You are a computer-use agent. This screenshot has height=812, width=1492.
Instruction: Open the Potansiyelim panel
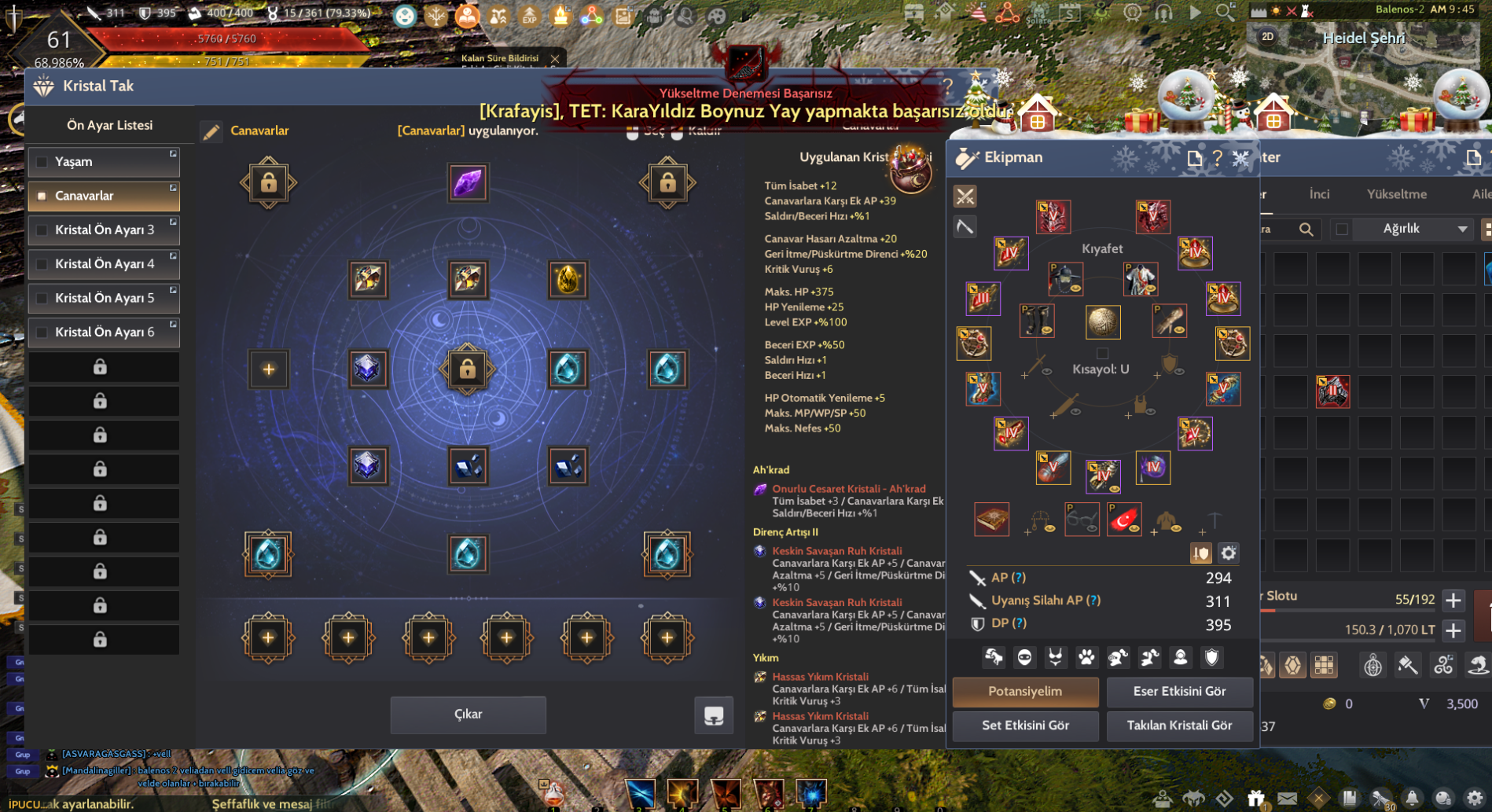tap(1025, 692)
